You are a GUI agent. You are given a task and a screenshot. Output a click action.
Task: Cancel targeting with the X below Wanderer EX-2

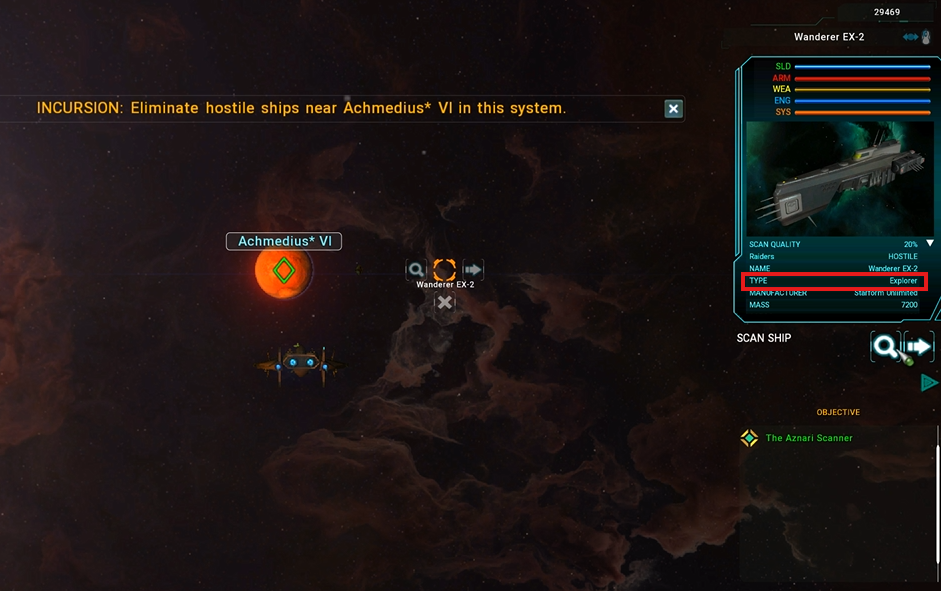click(445, 302)
